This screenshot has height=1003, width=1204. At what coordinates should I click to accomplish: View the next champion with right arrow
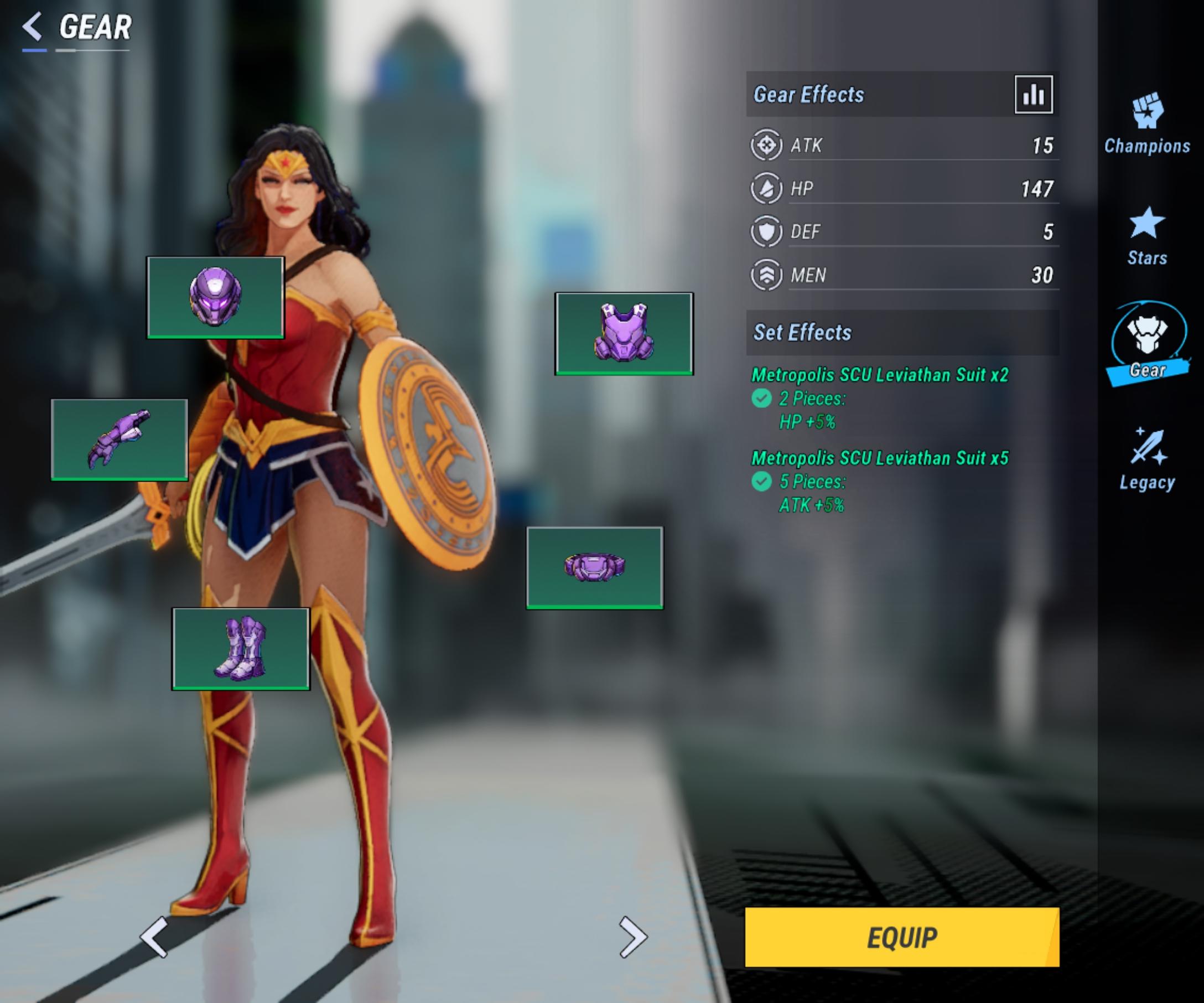click(x=633, y=937)
